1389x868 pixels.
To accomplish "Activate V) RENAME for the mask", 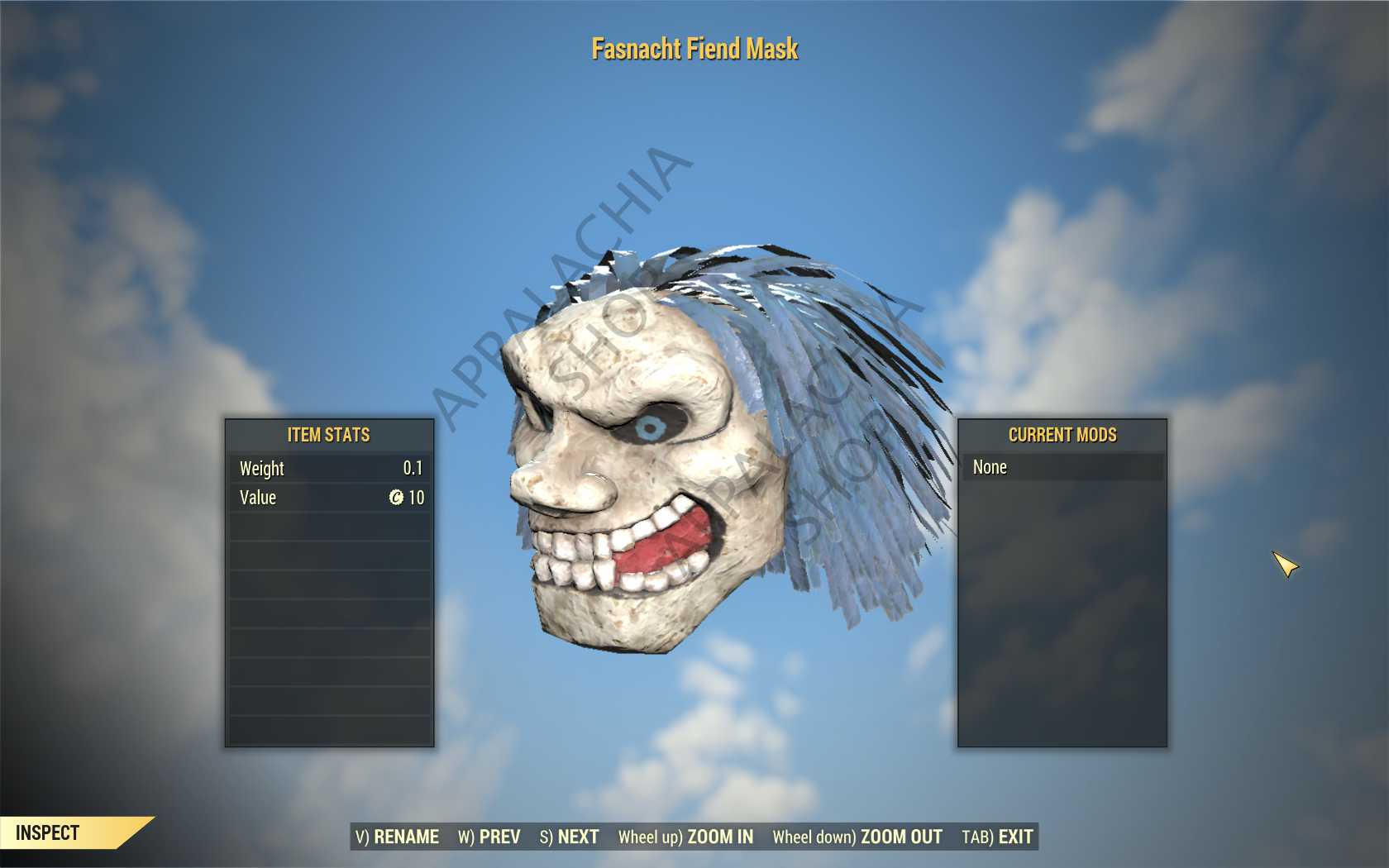I will (x=399, y=837).
